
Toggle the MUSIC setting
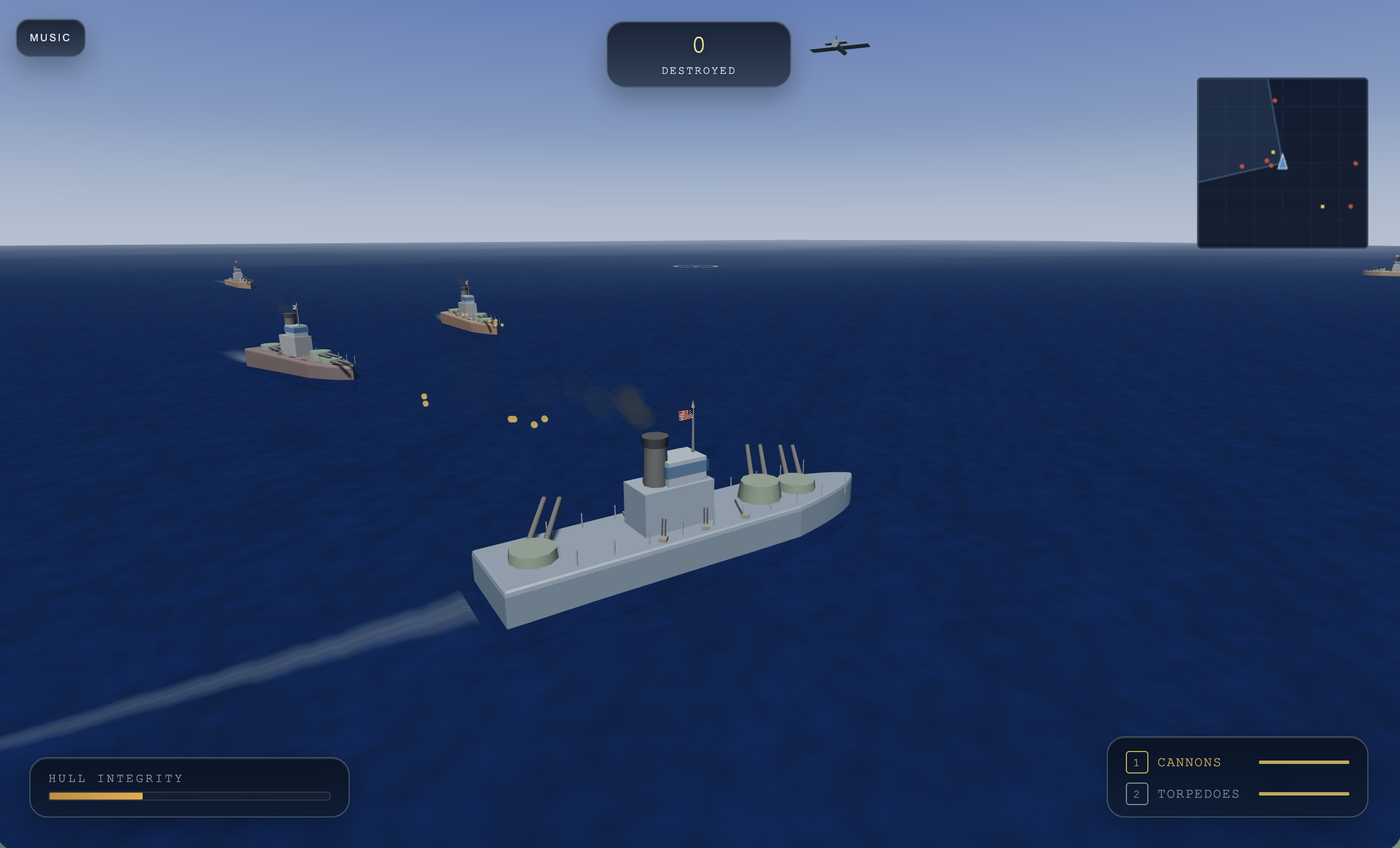[x=51, y=37]
